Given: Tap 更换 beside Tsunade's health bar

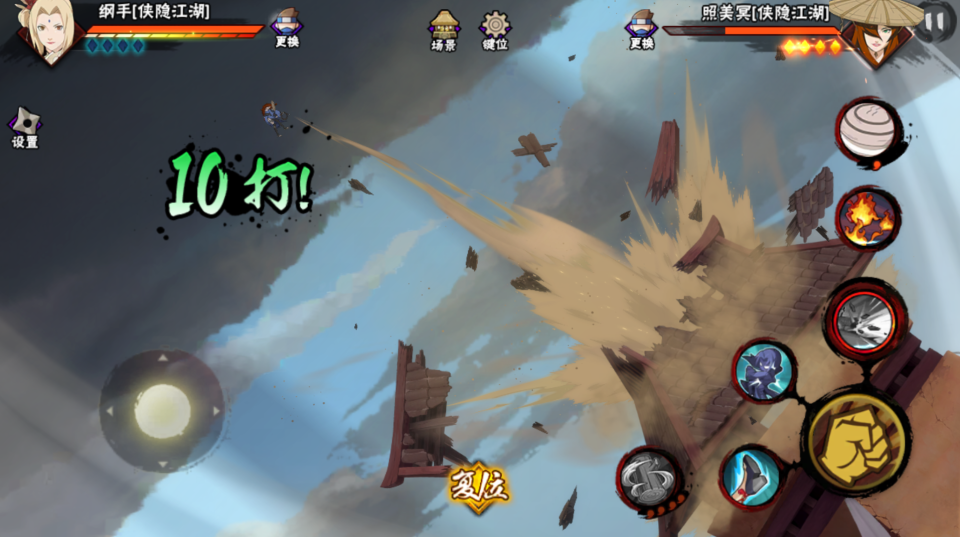Looking at the screenshot, I should [x=287, y=26].
